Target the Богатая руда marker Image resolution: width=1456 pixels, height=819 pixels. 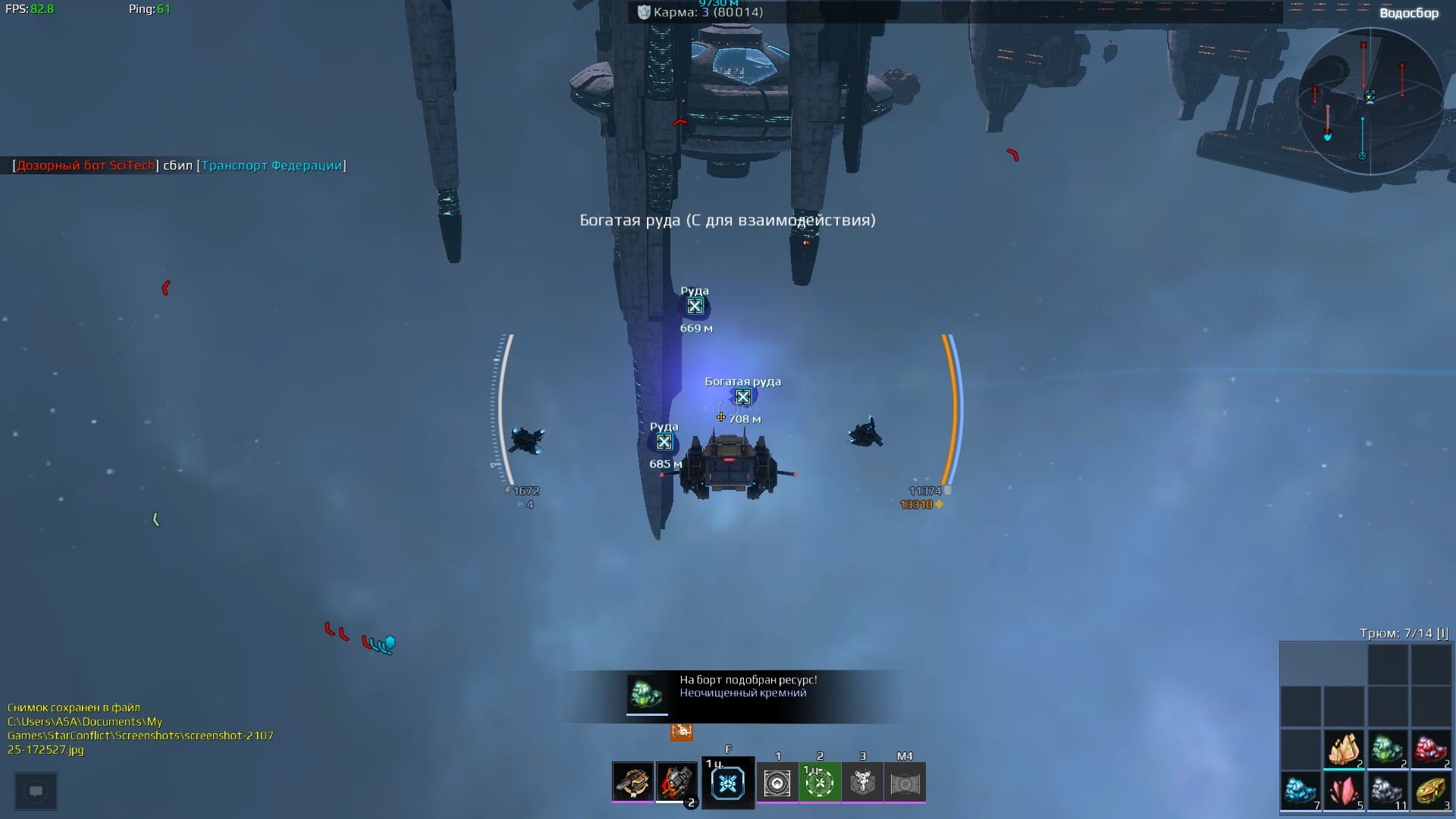coord(743,397)
